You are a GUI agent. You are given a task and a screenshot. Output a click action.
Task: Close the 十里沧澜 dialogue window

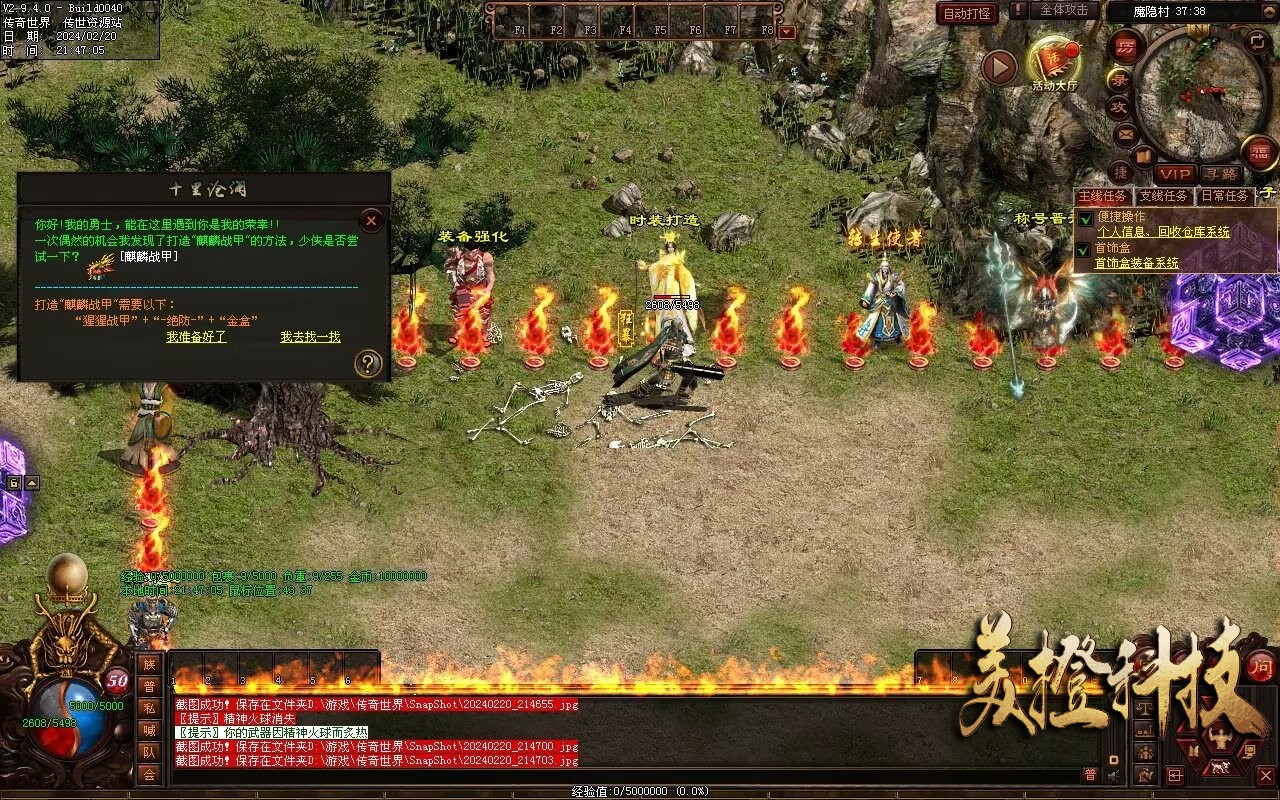371,220
